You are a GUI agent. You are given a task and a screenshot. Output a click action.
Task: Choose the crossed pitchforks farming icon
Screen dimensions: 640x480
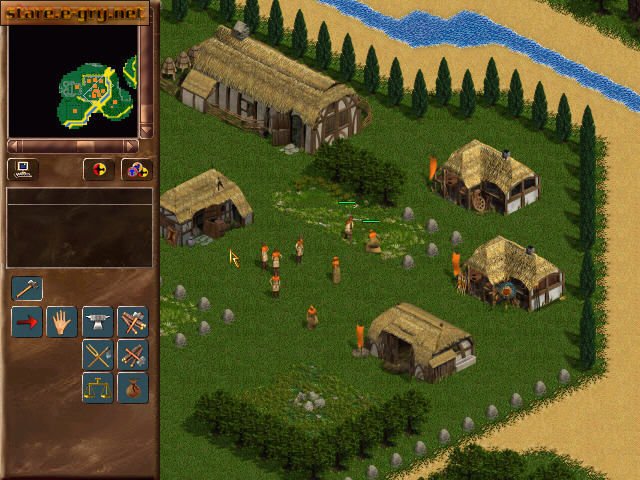click(x=98, y=354)
